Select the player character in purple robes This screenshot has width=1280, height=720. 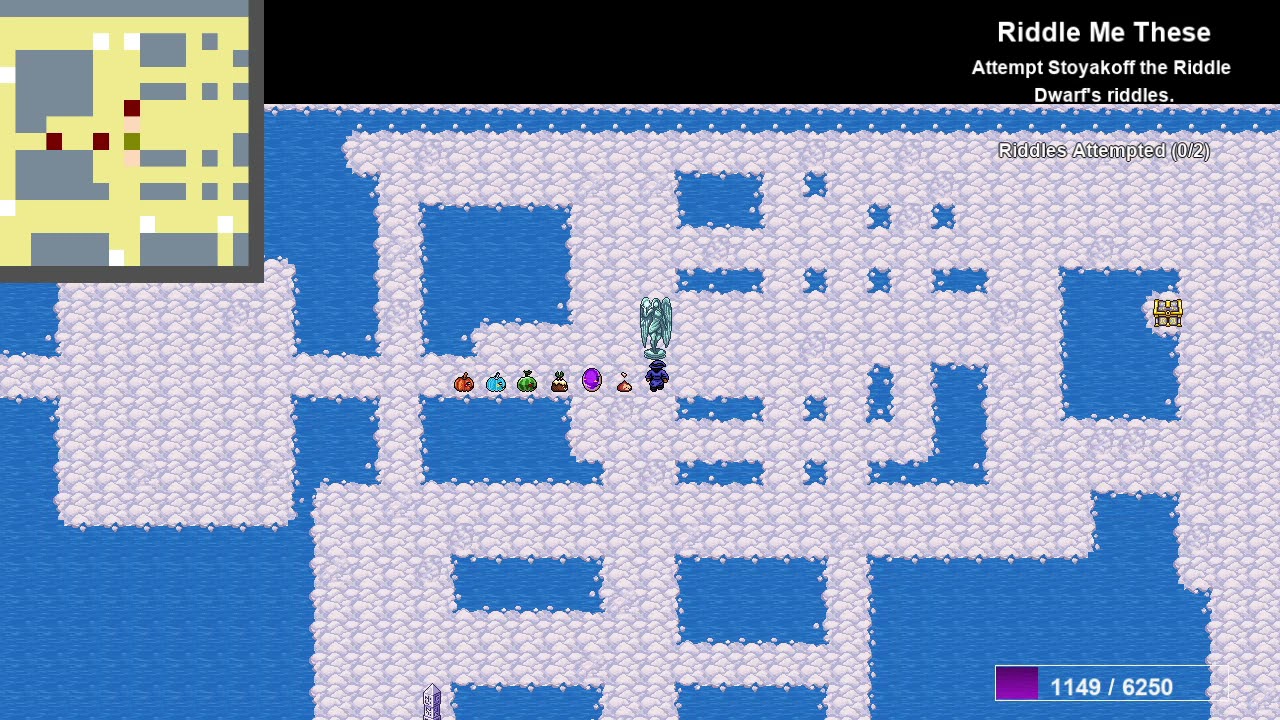click(656, 376)
